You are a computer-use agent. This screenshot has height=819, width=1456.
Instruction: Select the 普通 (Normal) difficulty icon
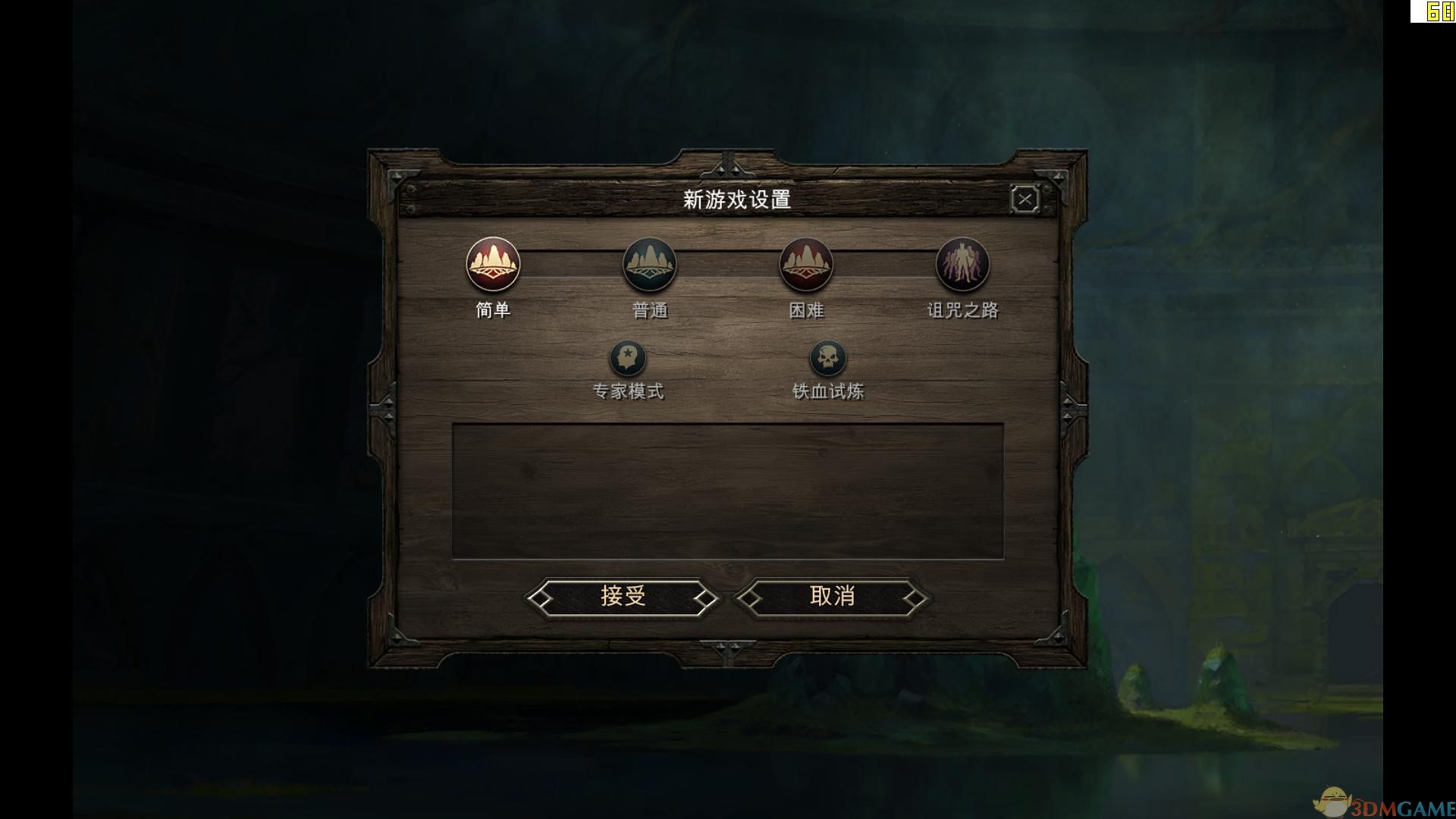[x=651, y=264]
